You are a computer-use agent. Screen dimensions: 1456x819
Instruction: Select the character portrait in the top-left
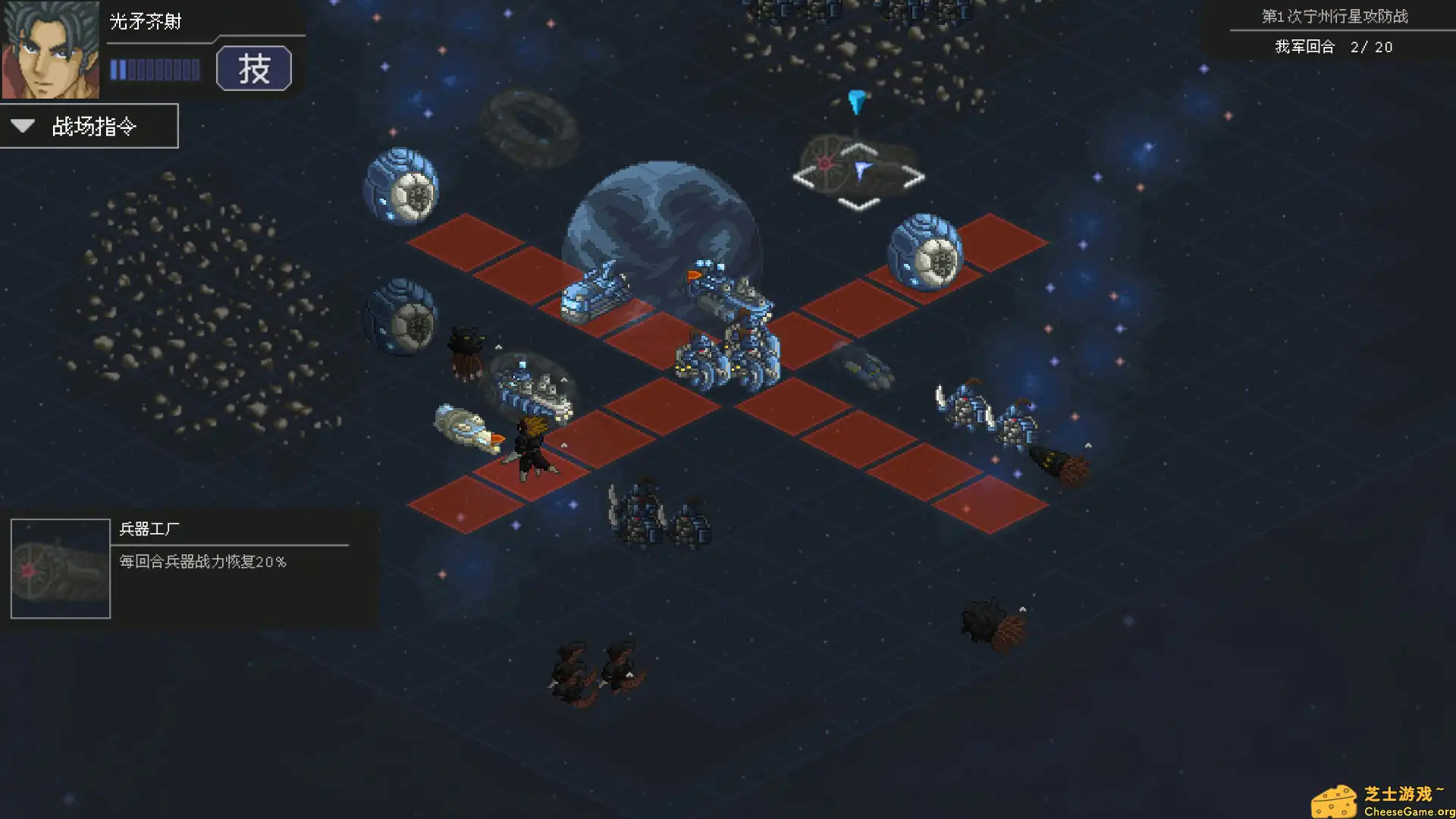(x=53, y=49)
